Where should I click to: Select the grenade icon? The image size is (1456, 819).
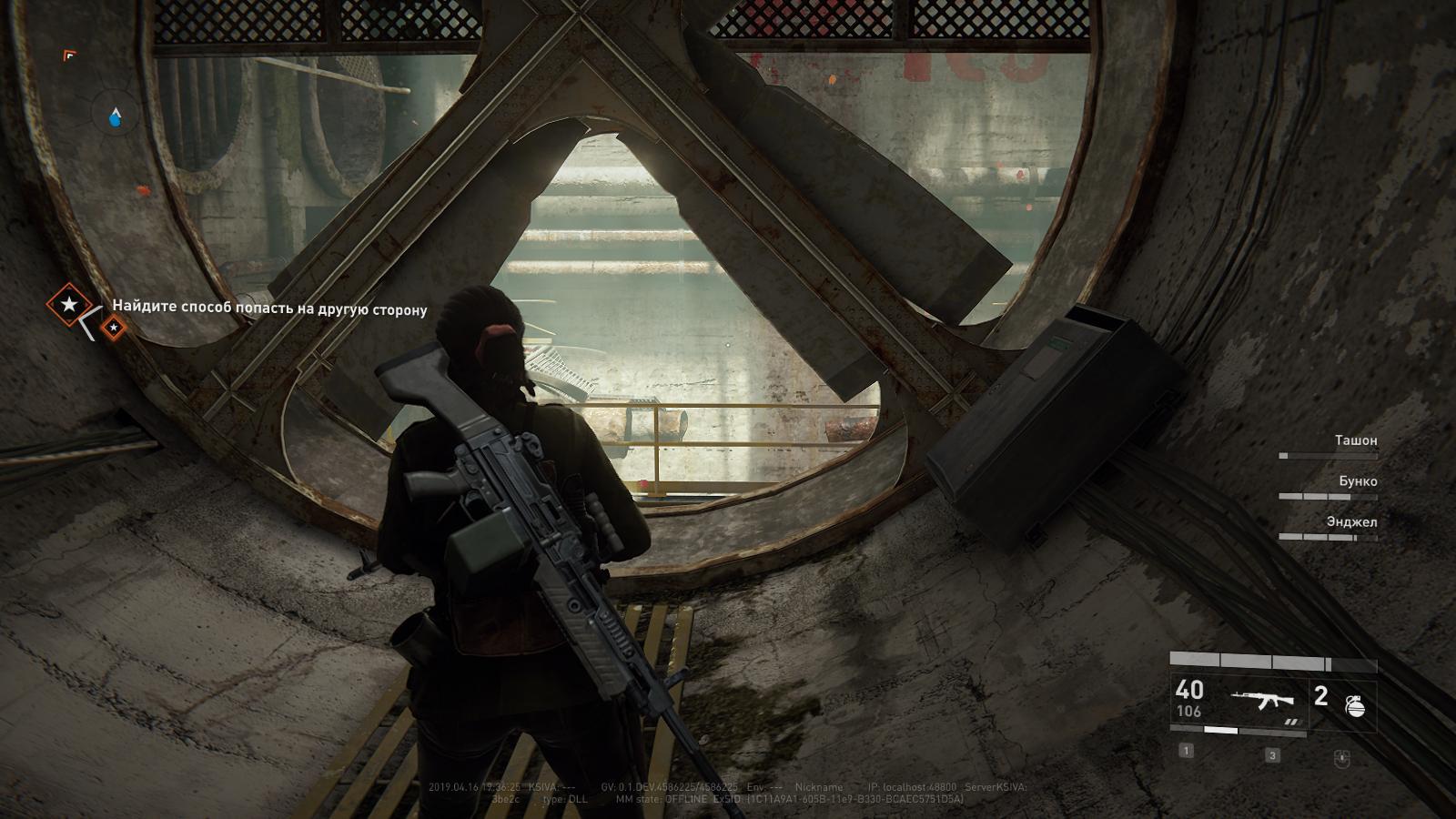click(1355, 705)
